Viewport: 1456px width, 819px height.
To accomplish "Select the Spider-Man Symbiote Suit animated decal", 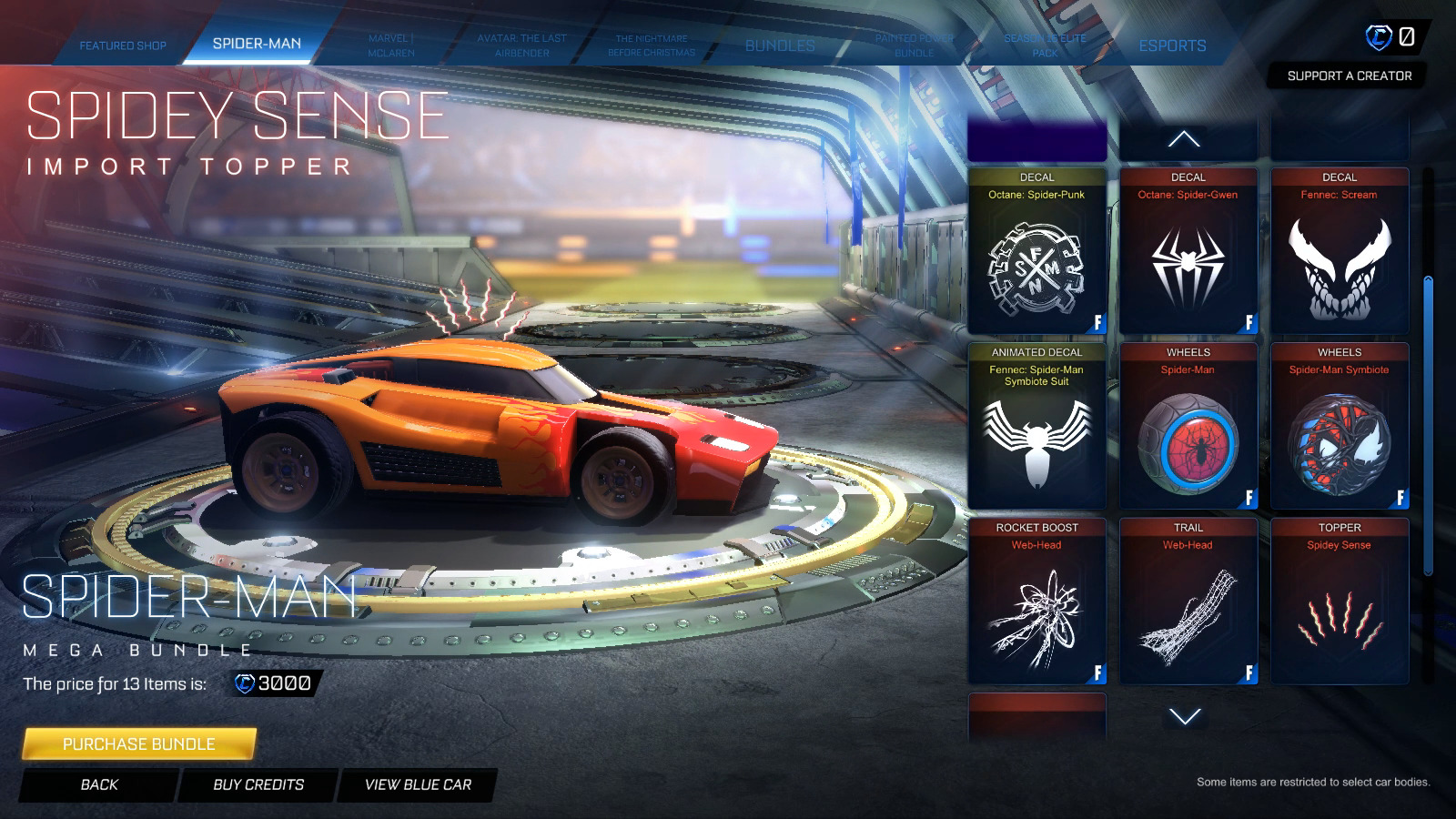I will [x=1036, y=426].
